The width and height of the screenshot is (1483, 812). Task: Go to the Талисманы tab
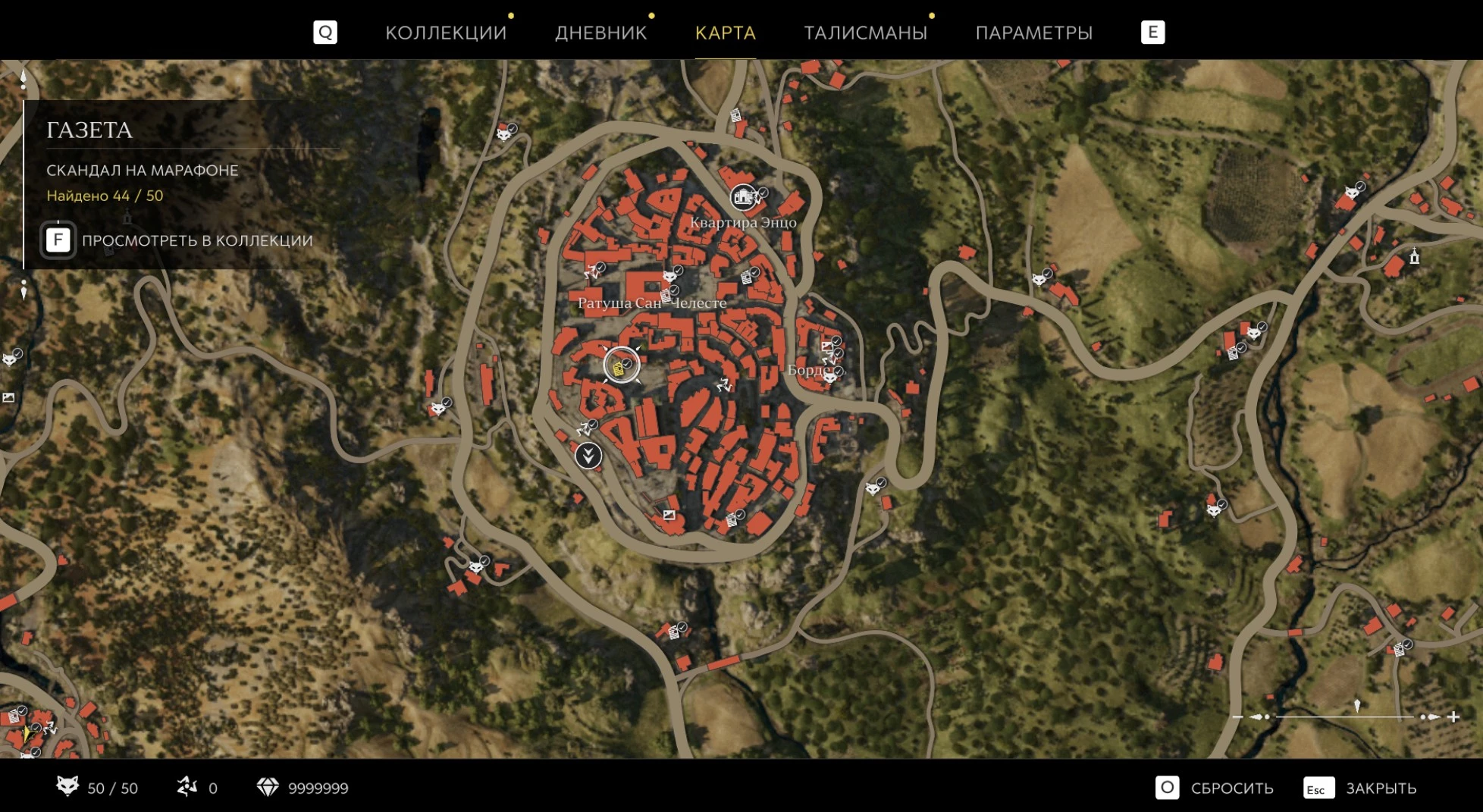[x=865, y=33]
